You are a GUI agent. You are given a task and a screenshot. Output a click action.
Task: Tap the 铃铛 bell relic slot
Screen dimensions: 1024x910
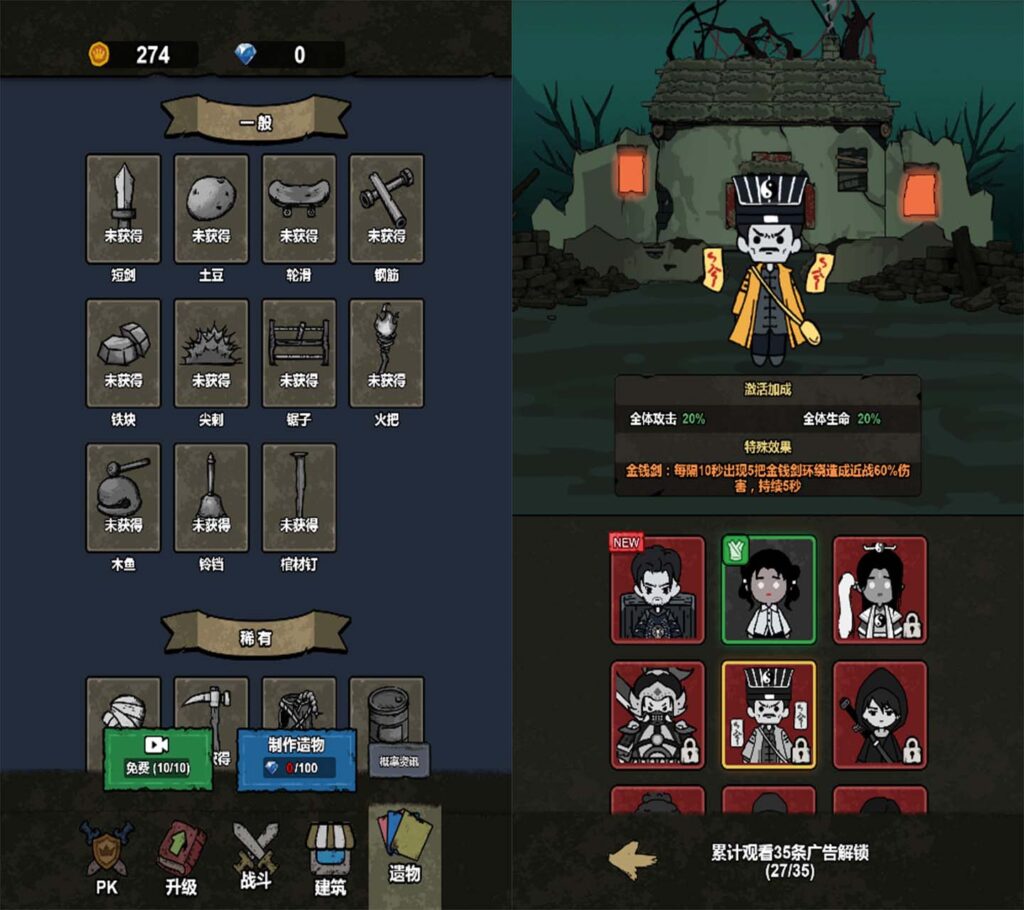[211, 497]
